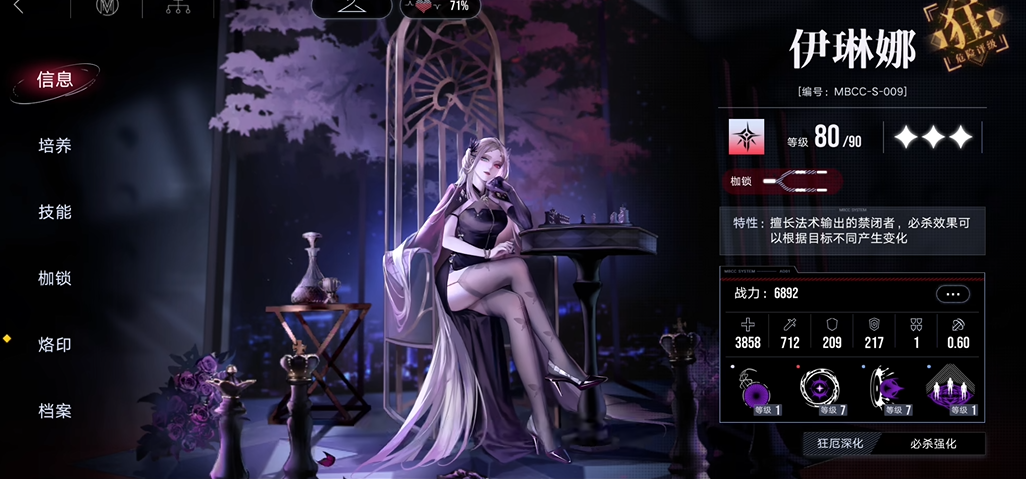Open the circled M home icon
Viewport: 1026px width, 479px height.
[106, 8]
